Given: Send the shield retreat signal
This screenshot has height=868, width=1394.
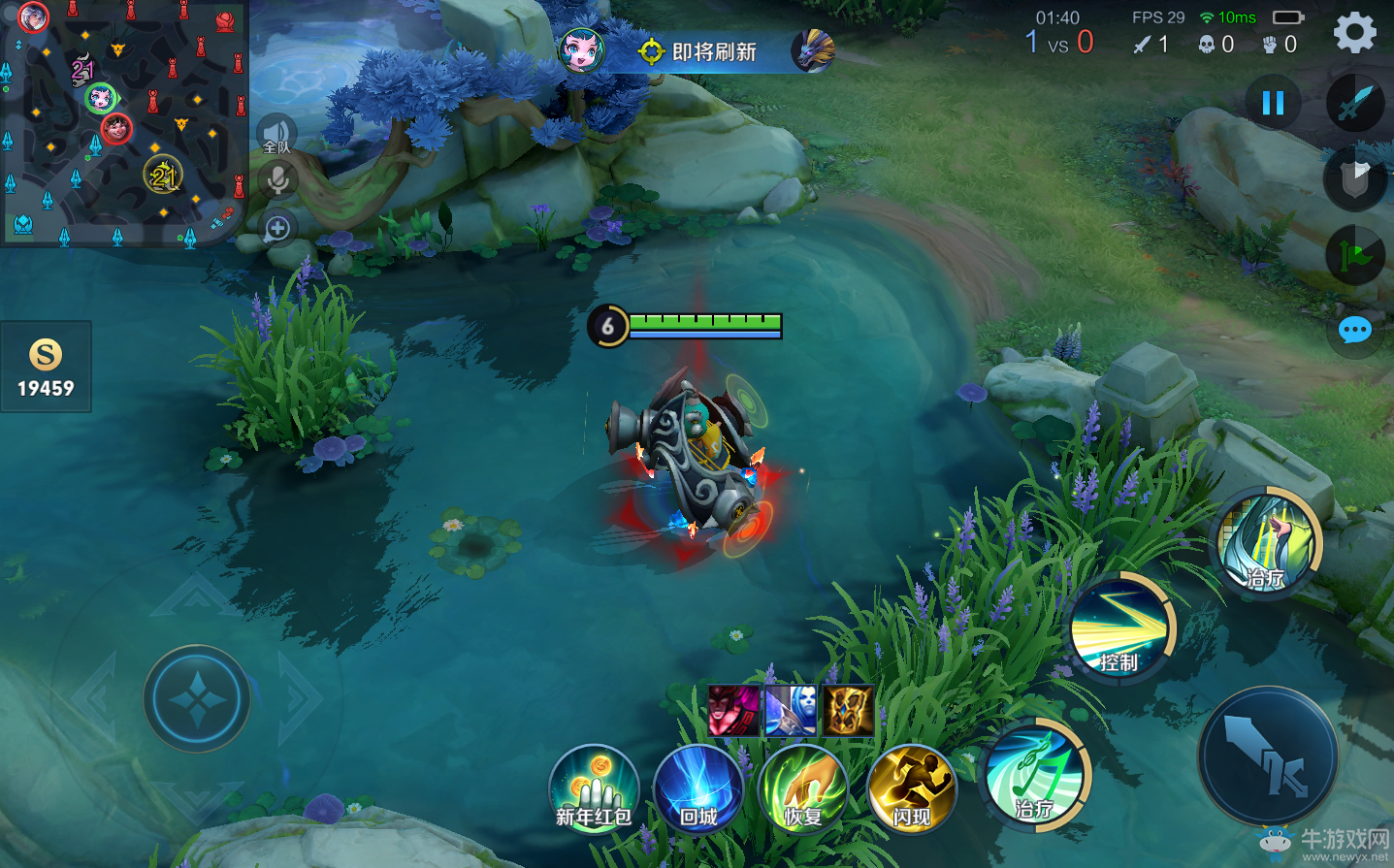Looking at the screenshot, I should 1354,177.
